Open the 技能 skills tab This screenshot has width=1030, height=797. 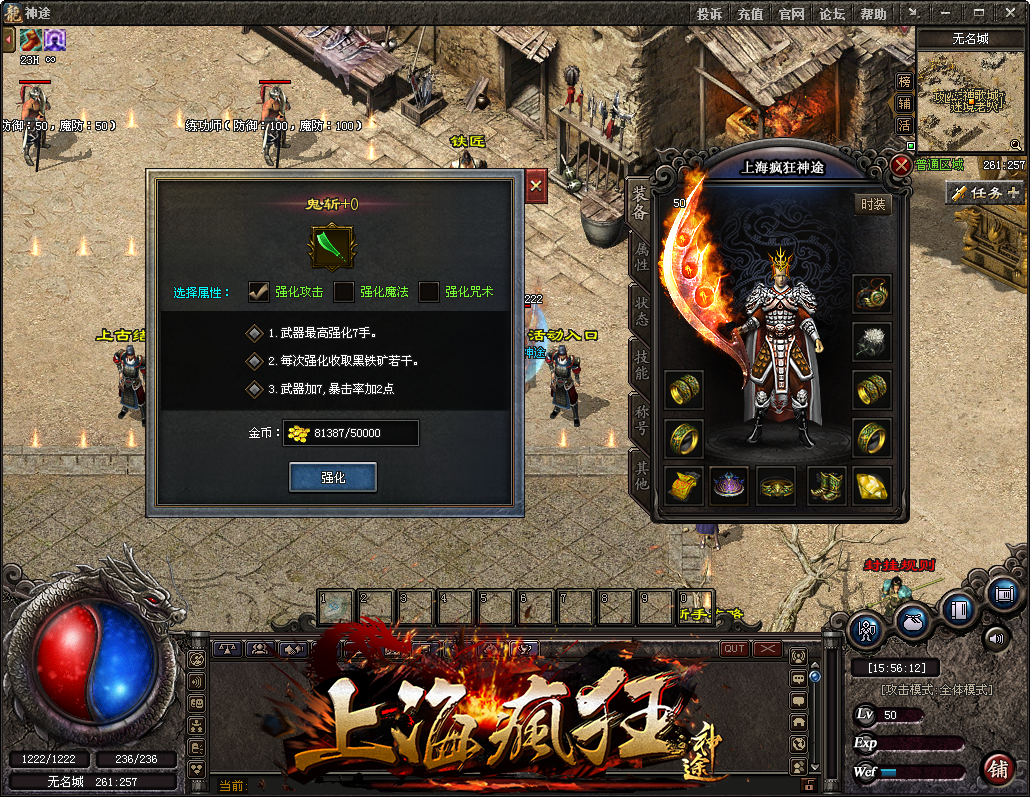pos(641,363)
